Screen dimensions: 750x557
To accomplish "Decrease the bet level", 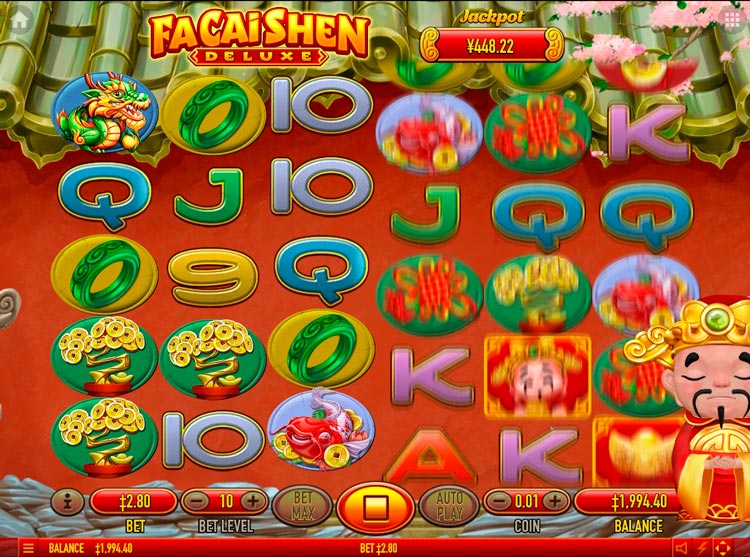I will (x=198, y=501).
